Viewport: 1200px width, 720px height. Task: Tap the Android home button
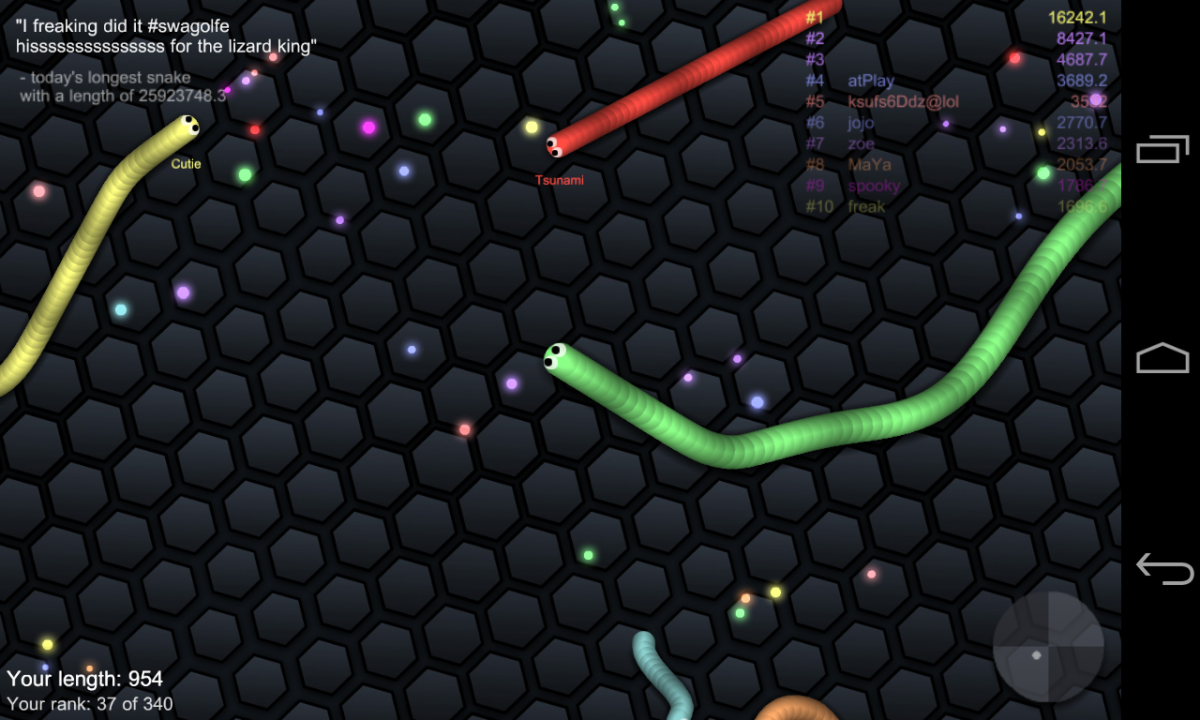coord(1163,358)
